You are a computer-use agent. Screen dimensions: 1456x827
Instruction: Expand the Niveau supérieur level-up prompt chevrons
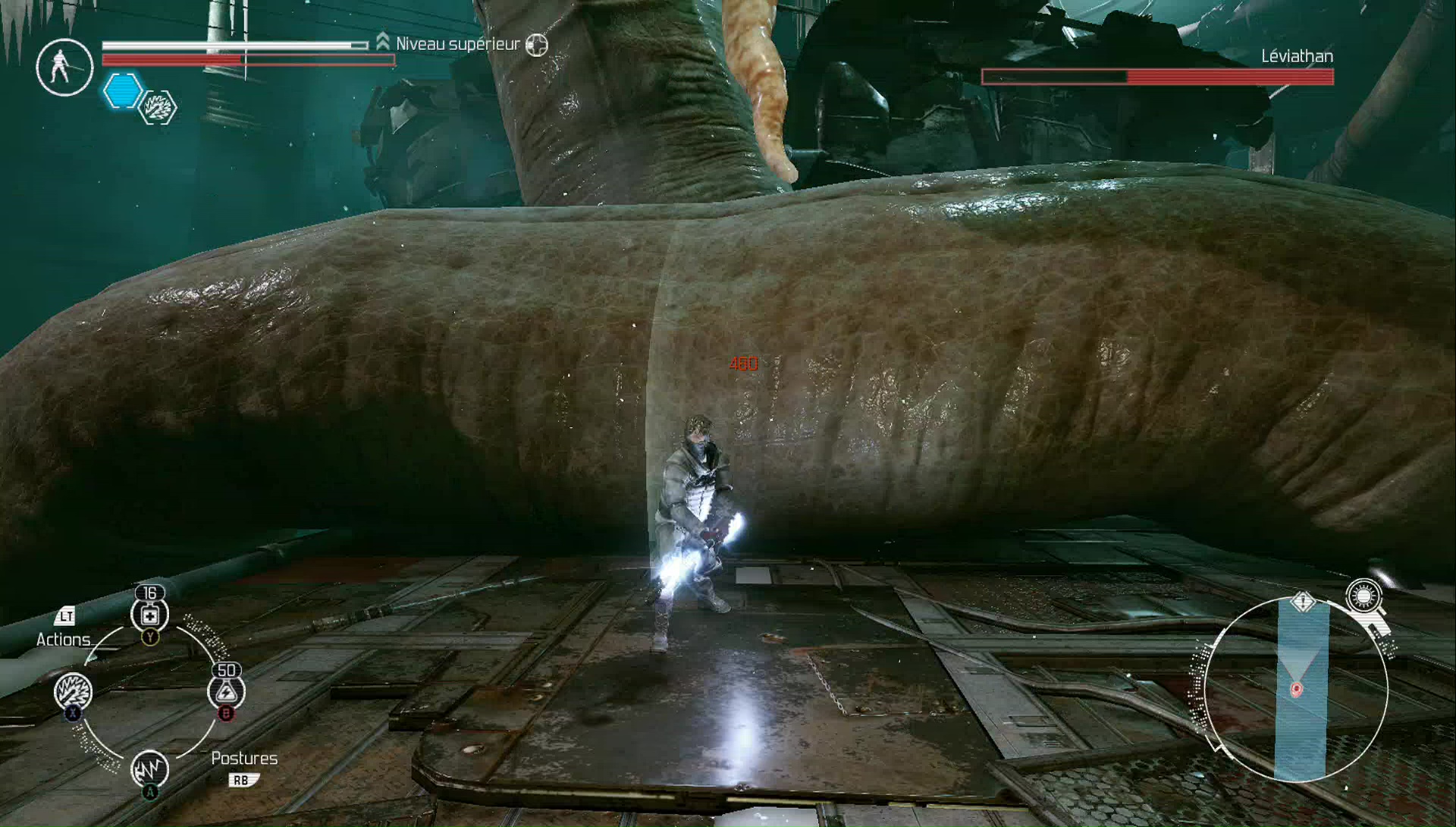pos(382,40)
